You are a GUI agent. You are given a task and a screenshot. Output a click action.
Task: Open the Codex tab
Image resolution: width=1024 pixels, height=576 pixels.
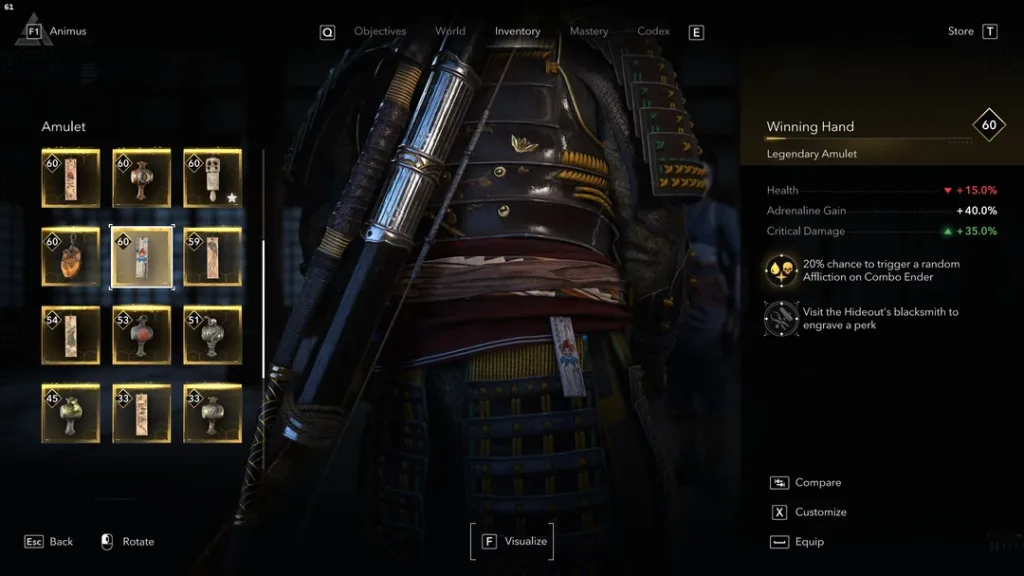[653, 31]
